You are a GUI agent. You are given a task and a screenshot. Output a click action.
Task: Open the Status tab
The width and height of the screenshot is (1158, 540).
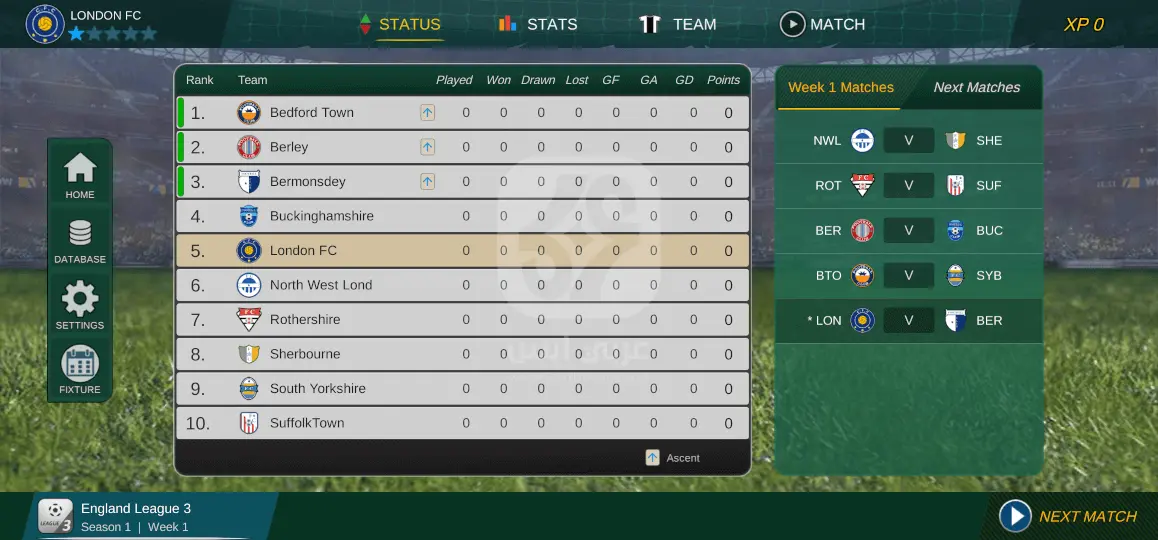[400, 24]
